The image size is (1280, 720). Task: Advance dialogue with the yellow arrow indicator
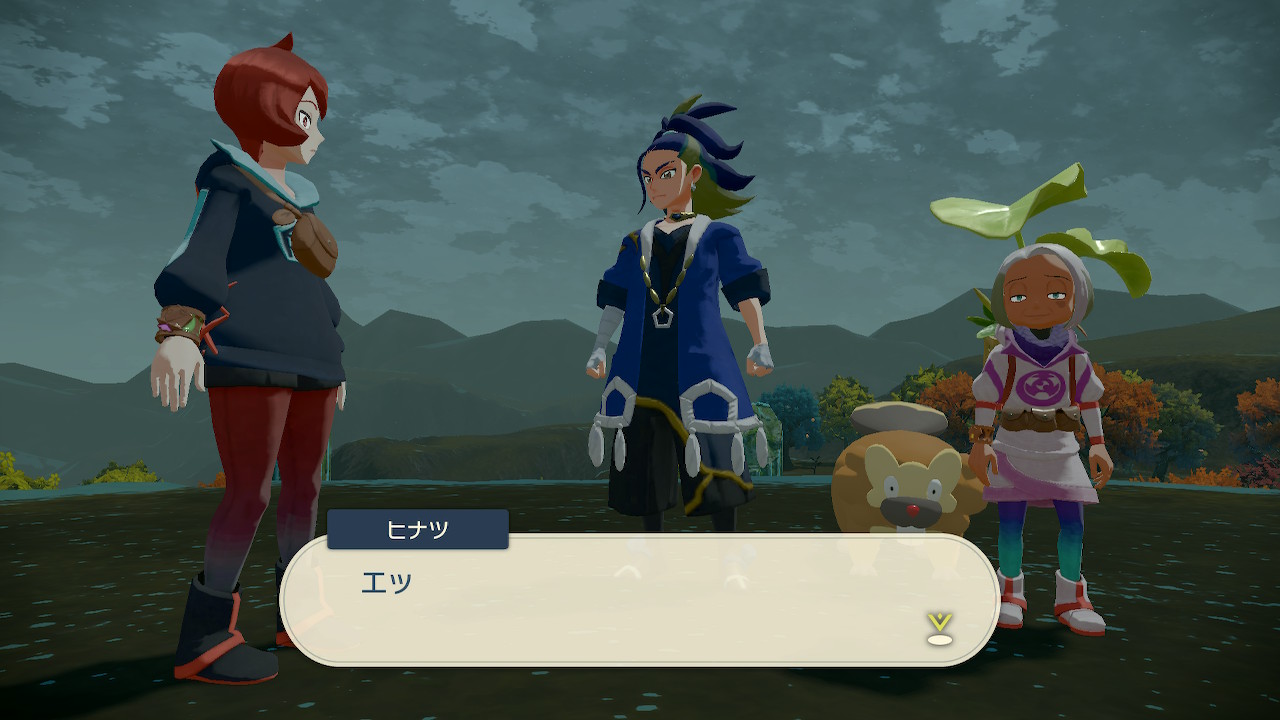click(x=938, y=628)
